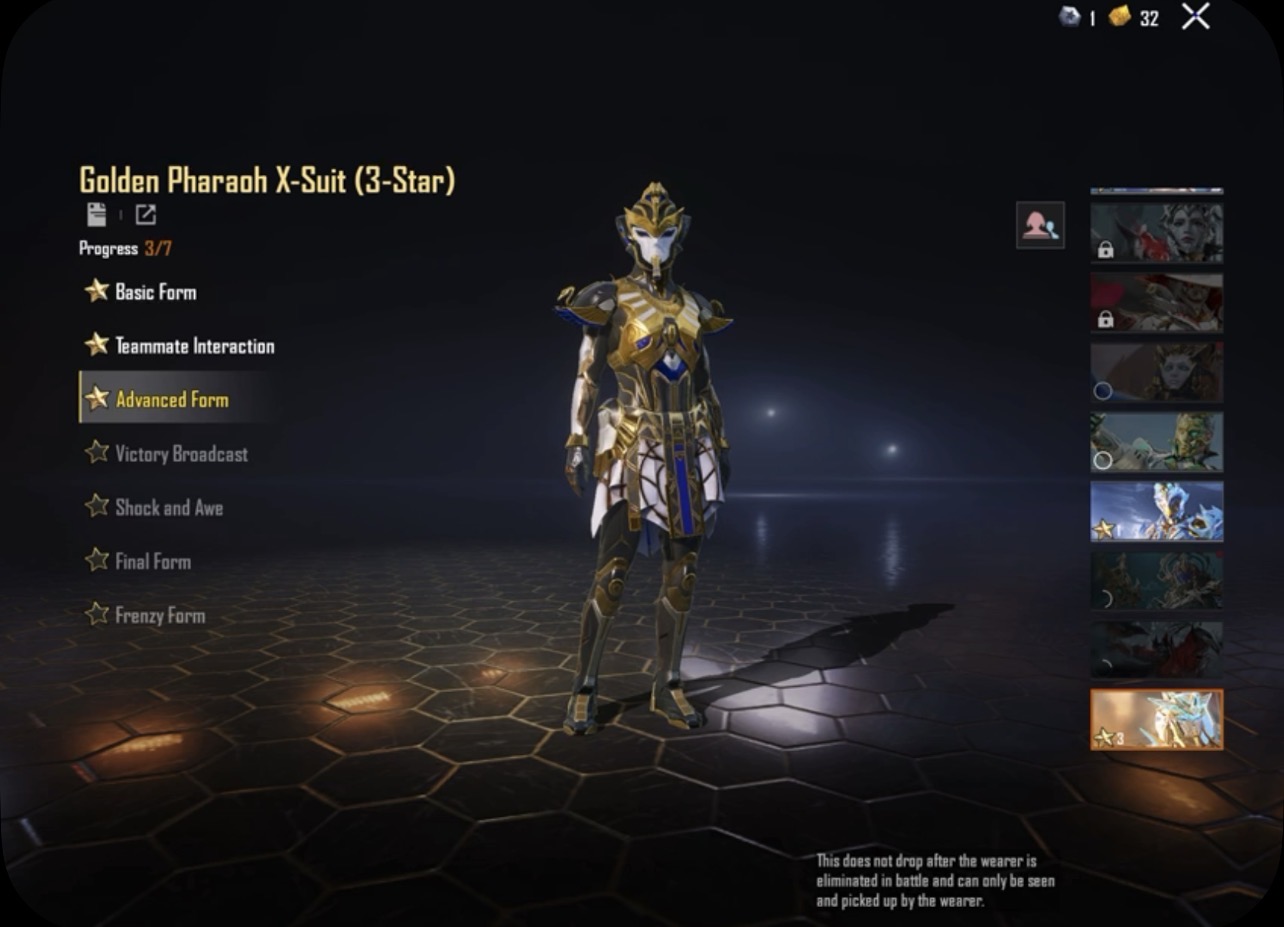Close the X-Suit screen with the X

1195,16
